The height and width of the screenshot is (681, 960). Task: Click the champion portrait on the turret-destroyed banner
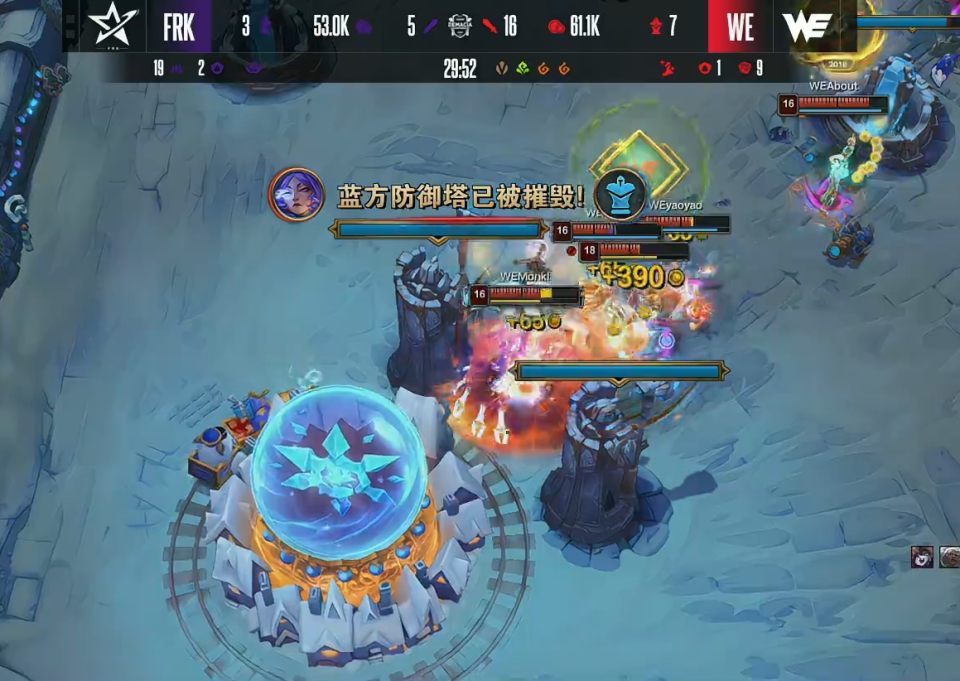pos(297,194)
